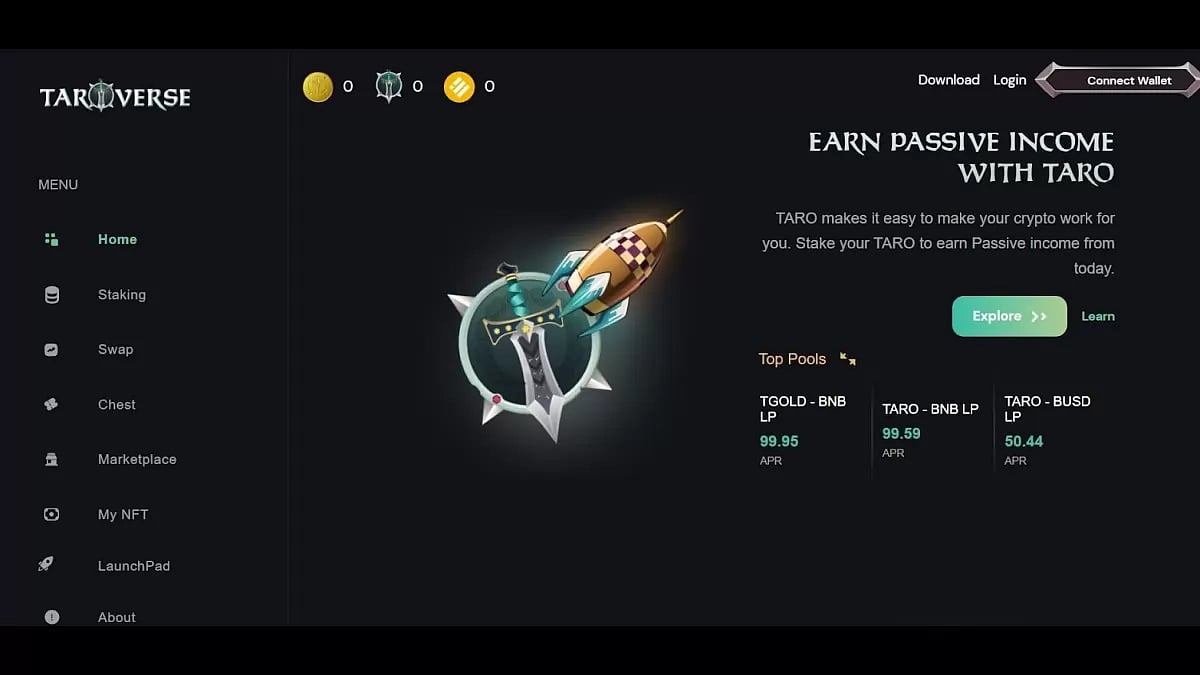Go to the Staking page
Screen dimensions: 1200x675
121,295
